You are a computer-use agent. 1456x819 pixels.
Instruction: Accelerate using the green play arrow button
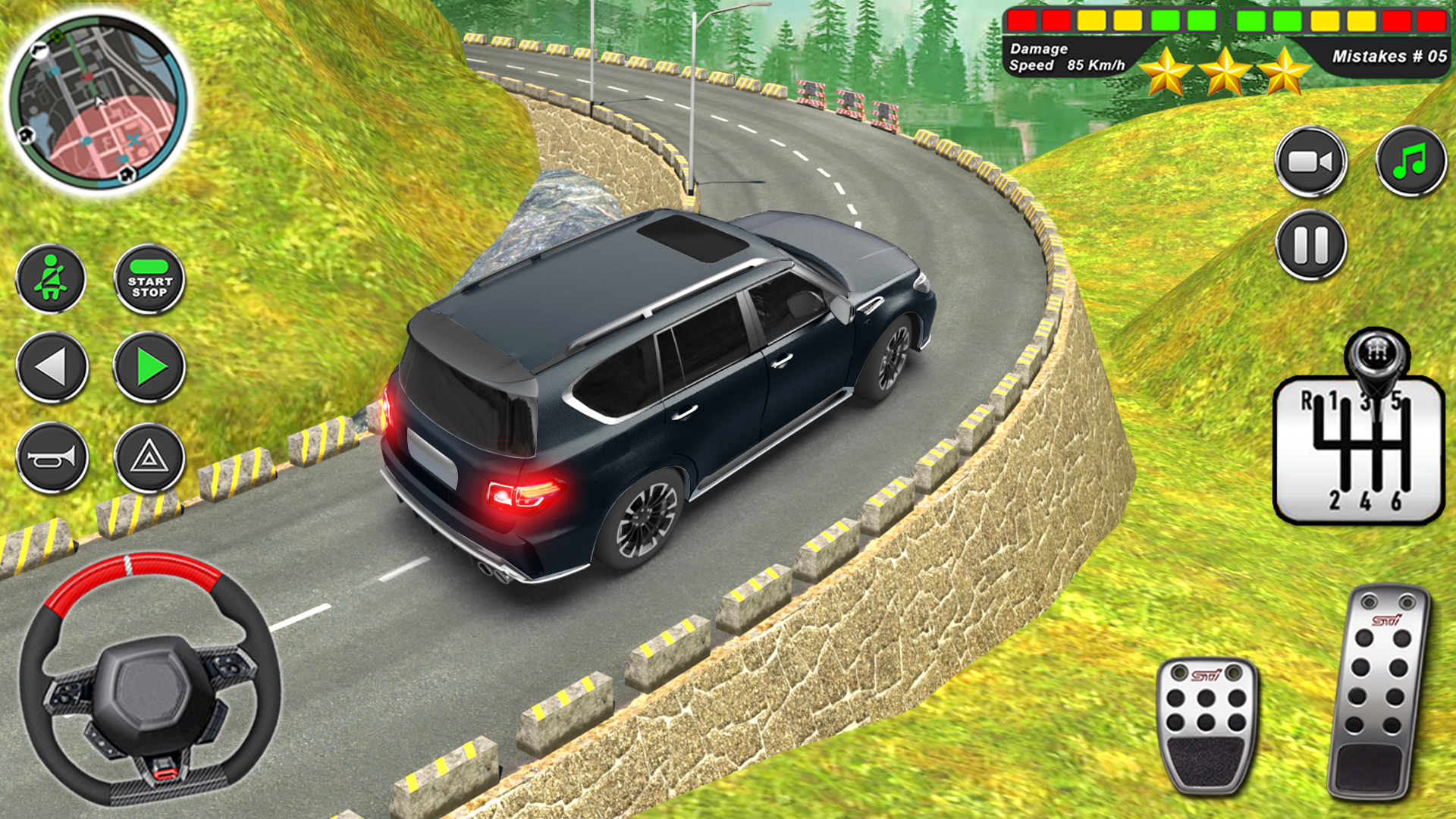tap(150, 369)
